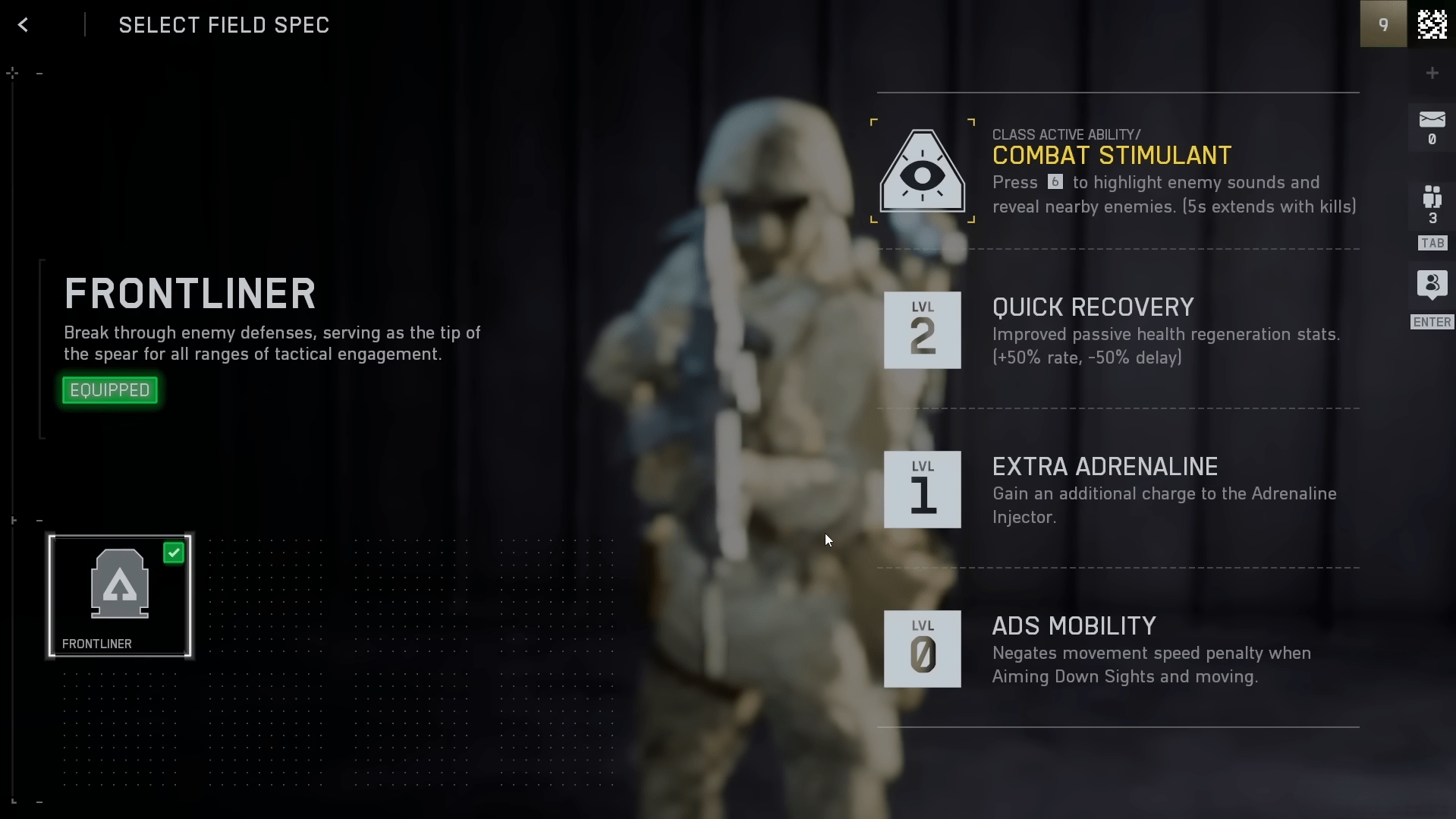1456x819 pixels.
Task: Switch to the Select Field Spec header tab
Action: coord(223,24)
